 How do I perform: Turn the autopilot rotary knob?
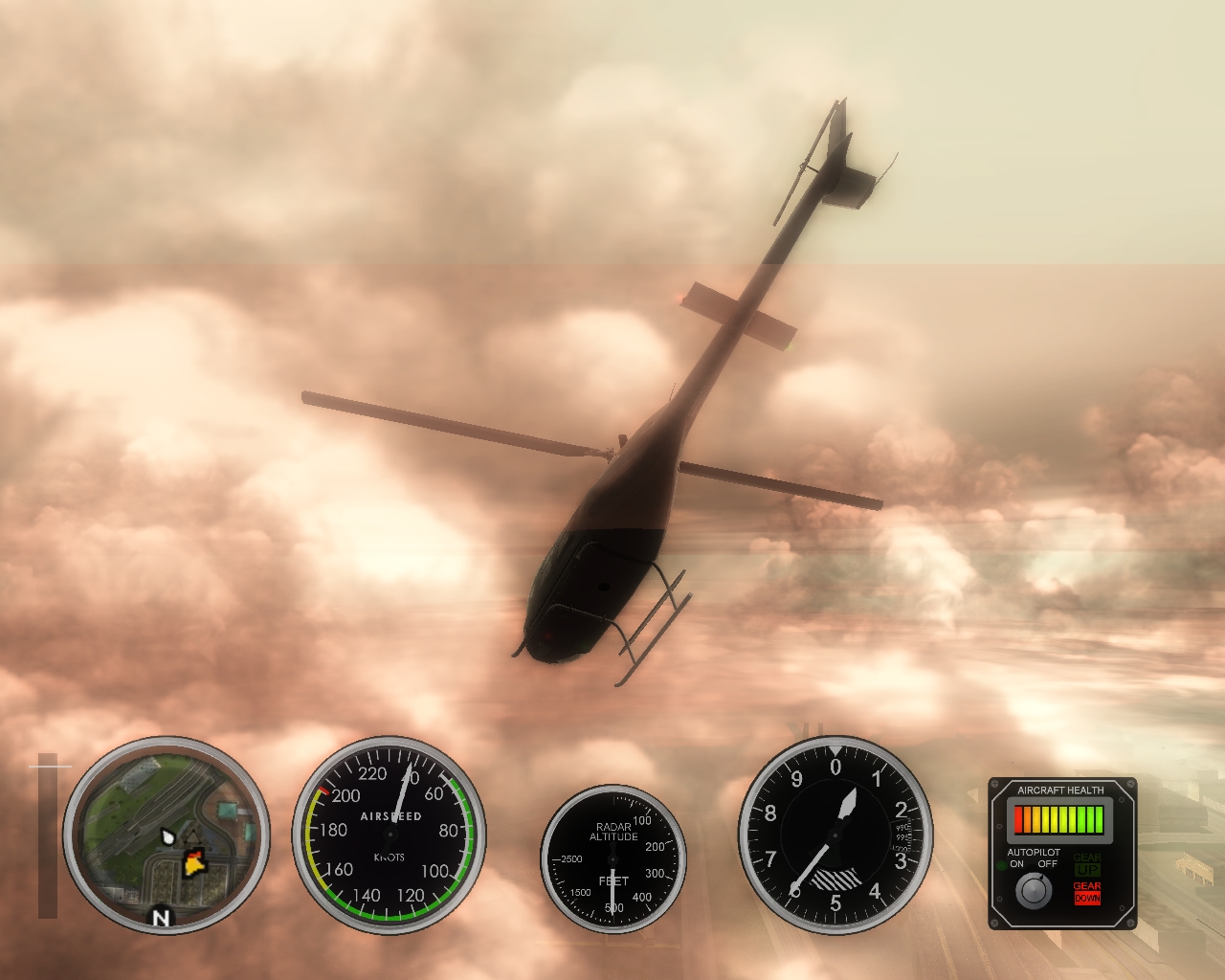coord(1034,890)
